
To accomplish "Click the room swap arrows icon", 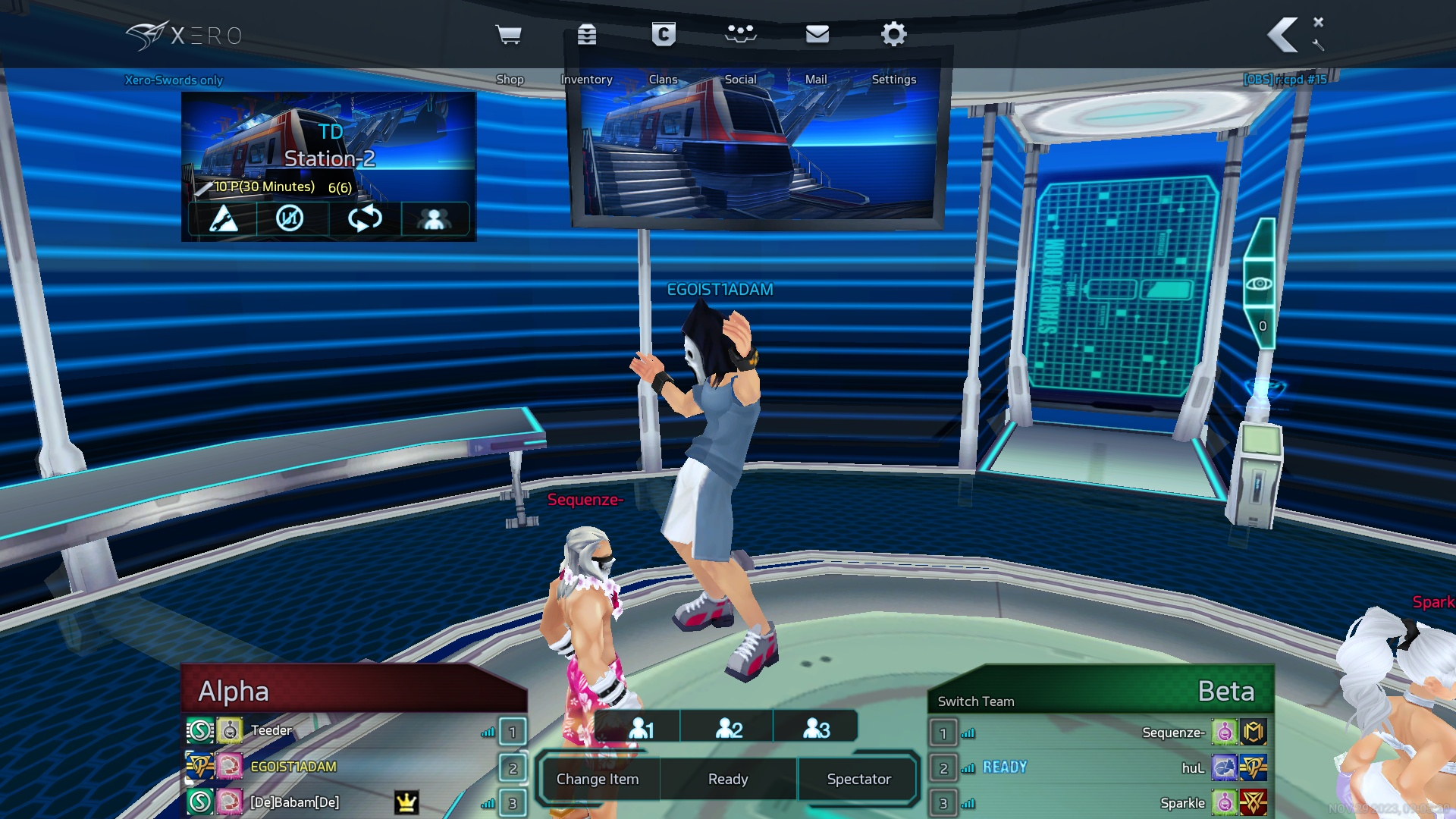I will pyautogui.click(x=365, y=219).
